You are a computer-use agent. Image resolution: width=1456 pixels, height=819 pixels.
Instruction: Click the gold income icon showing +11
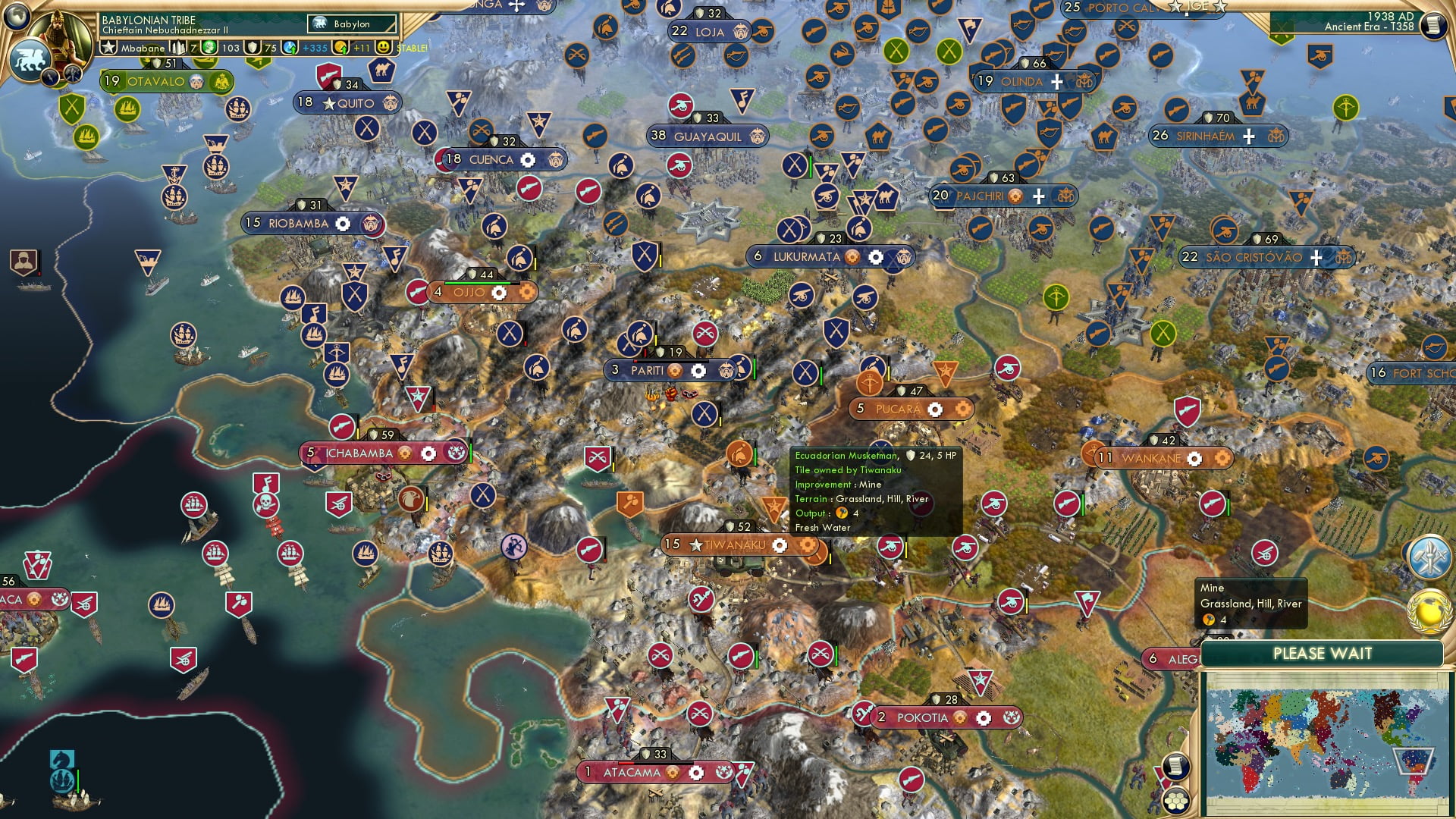(339, 47)
